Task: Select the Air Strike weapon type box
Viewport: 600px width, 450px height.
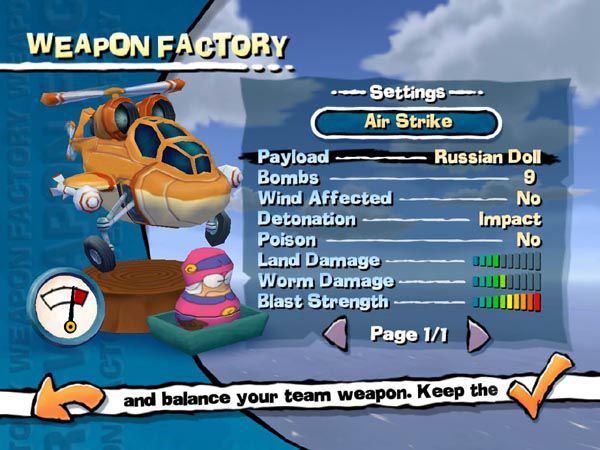Action: (x=406, y=122)
